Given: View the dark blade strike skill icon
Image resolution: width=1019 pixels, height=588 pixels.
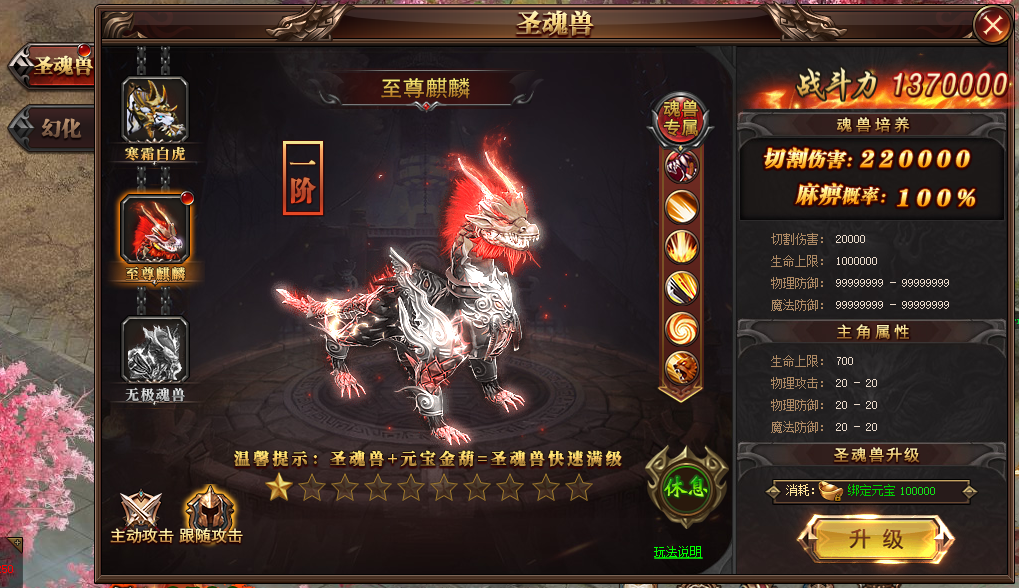Looking at the screenshot, I should pos(682,287).
